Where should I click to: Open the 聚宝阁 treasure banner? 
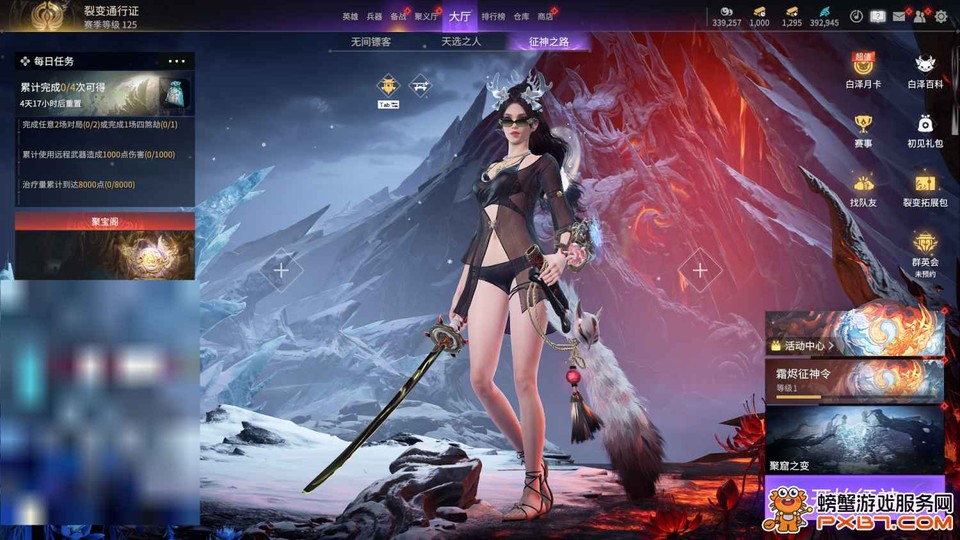[105, 245]
